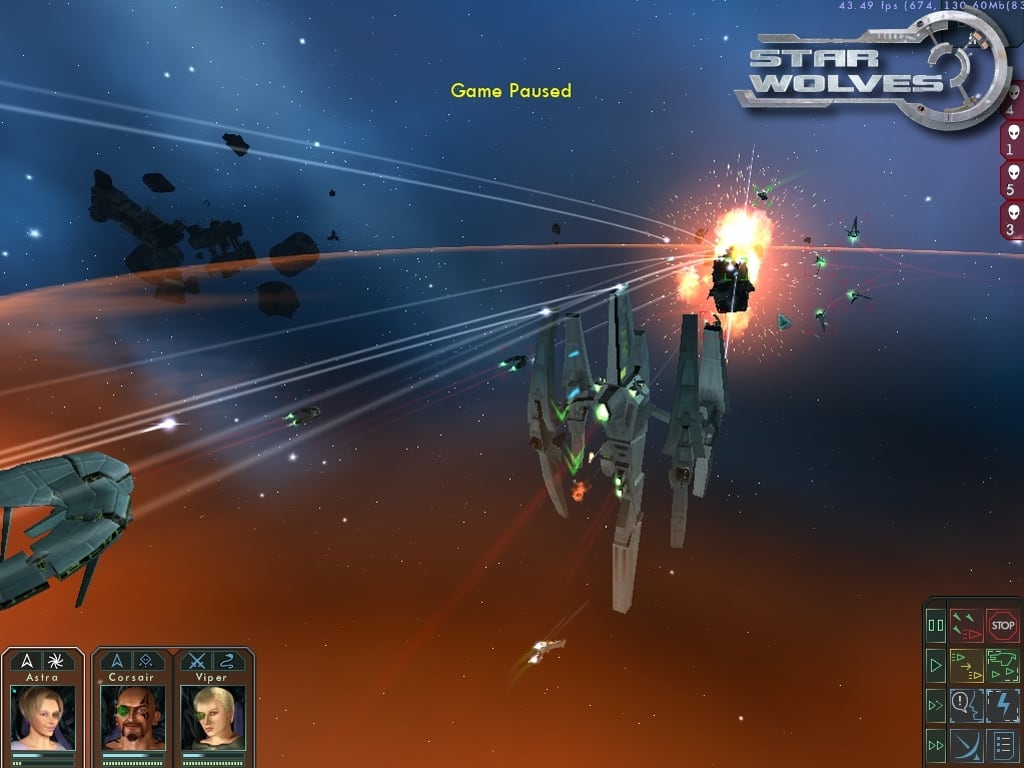Activate the yellow move-arrow order
The width and height of the screenshot is (1024, 768).
966,664
